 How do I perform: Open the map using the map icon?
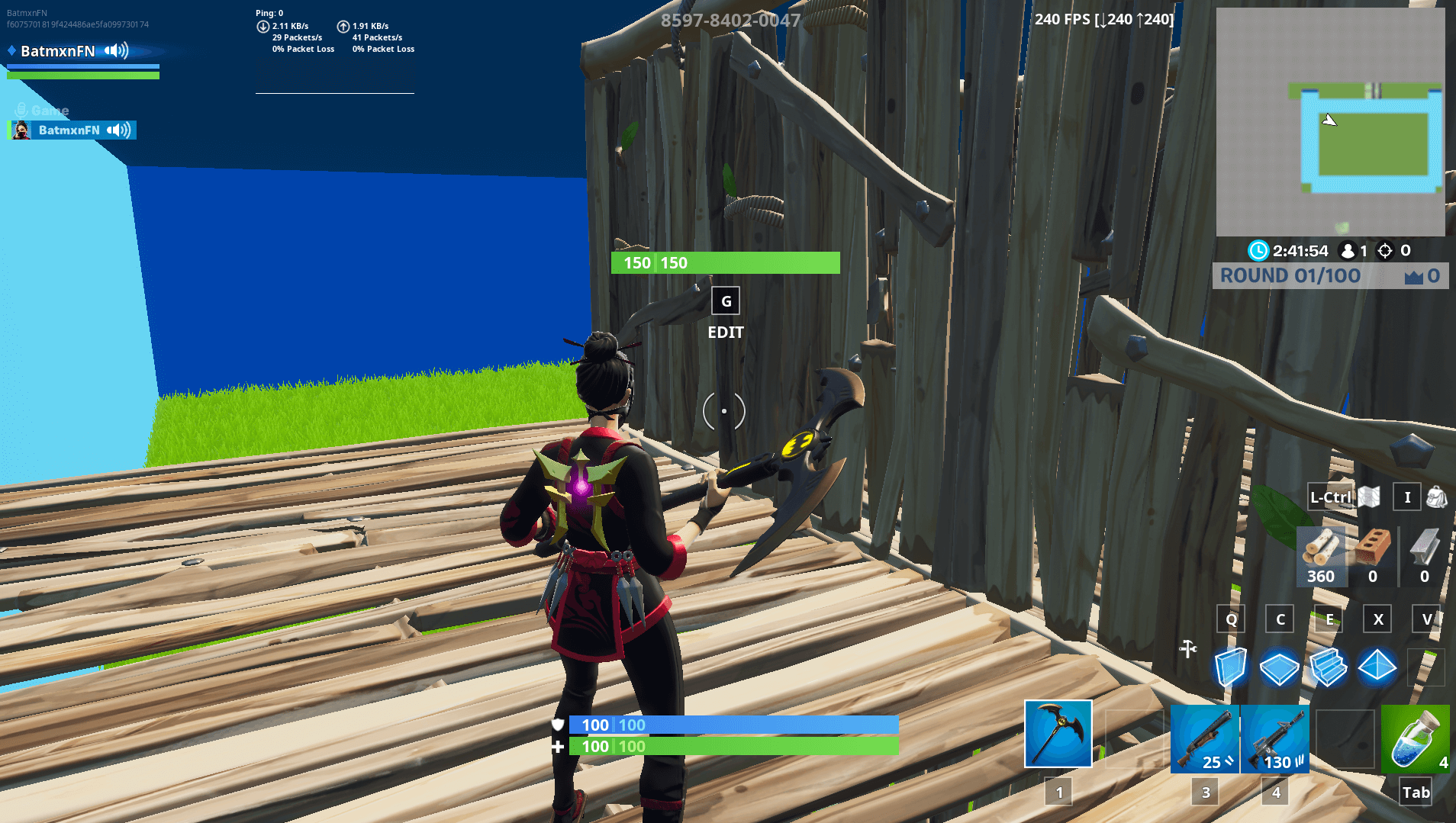click(1368, 497)
